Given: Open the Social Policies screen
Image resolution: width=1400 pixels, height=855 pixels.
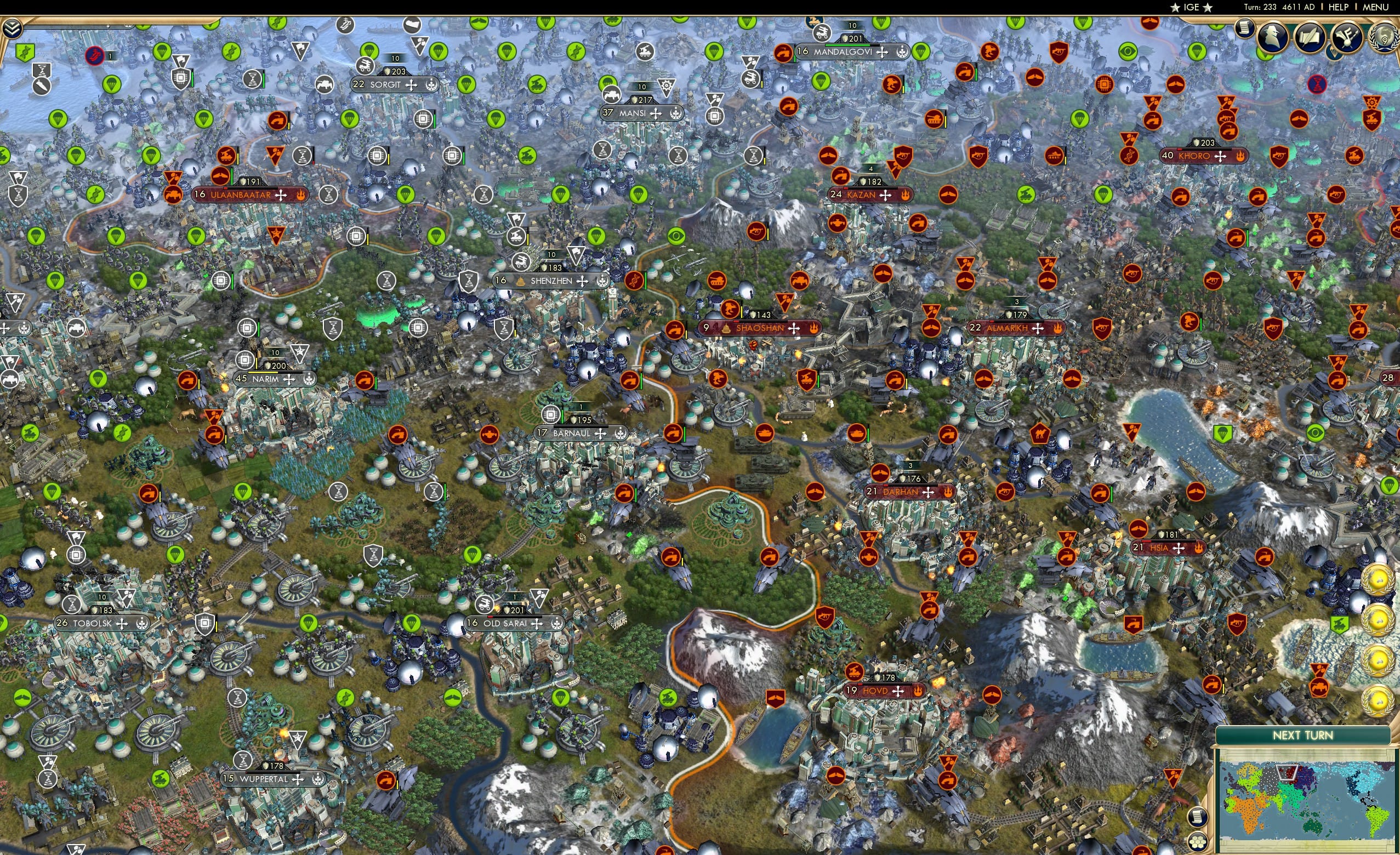Looking at the screenshot, I should pos(1310,37).
